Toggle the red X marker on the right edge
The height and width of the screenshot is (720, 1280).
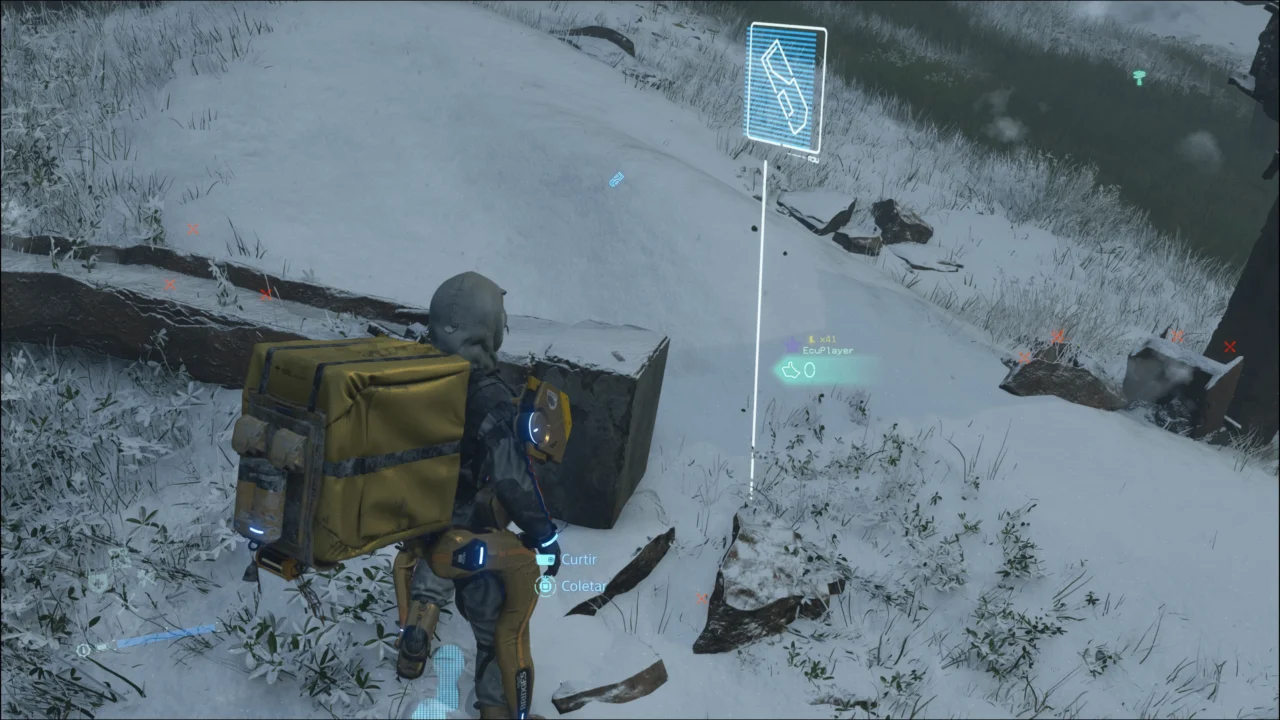[1229, 348]
